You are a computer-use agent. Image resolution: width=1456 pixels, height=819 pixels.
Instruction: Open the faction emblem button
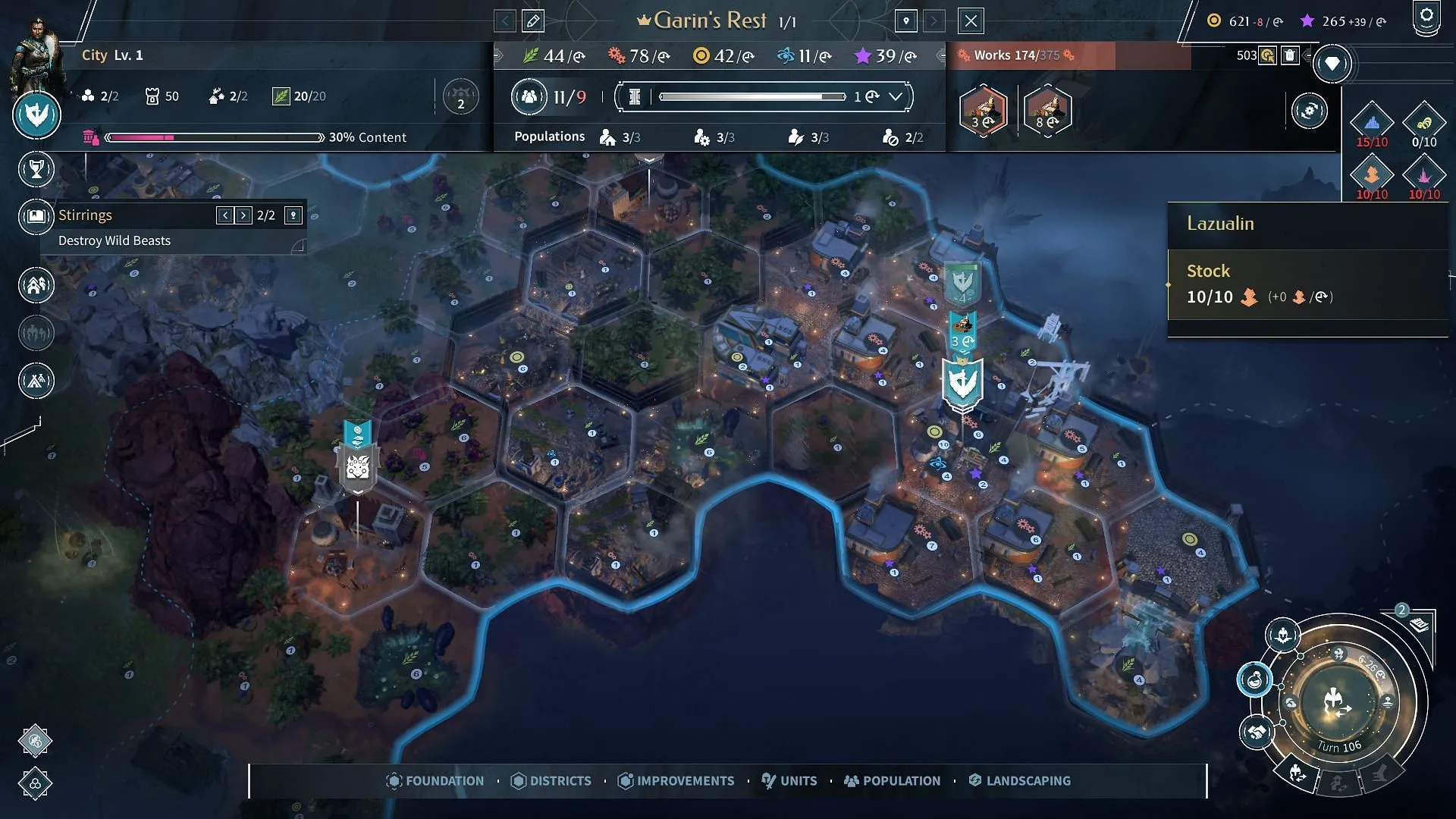click(x=36, y=115)
